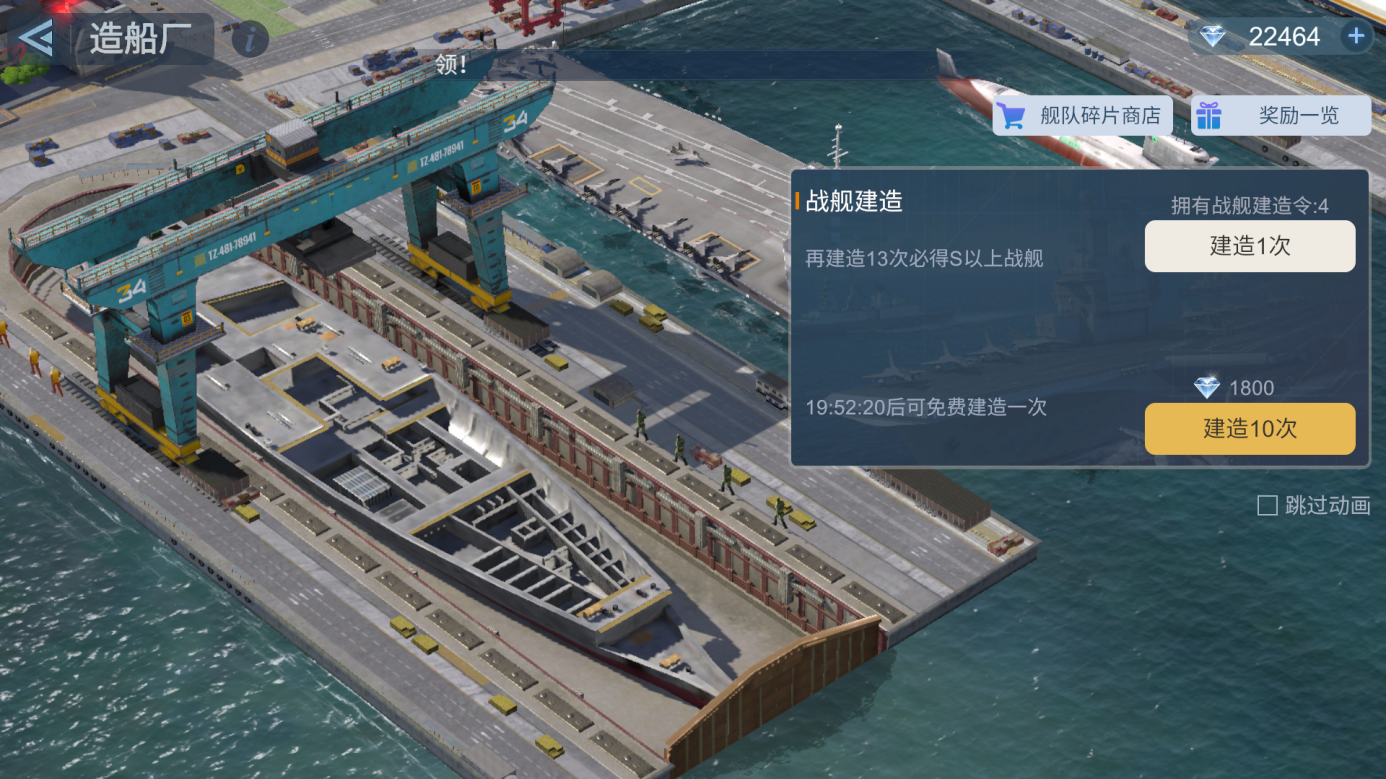The width and height of the screenshot is (1386, 779).
Task: Click the diamond icon above 建造10次 button
Action: [1208, 388]
